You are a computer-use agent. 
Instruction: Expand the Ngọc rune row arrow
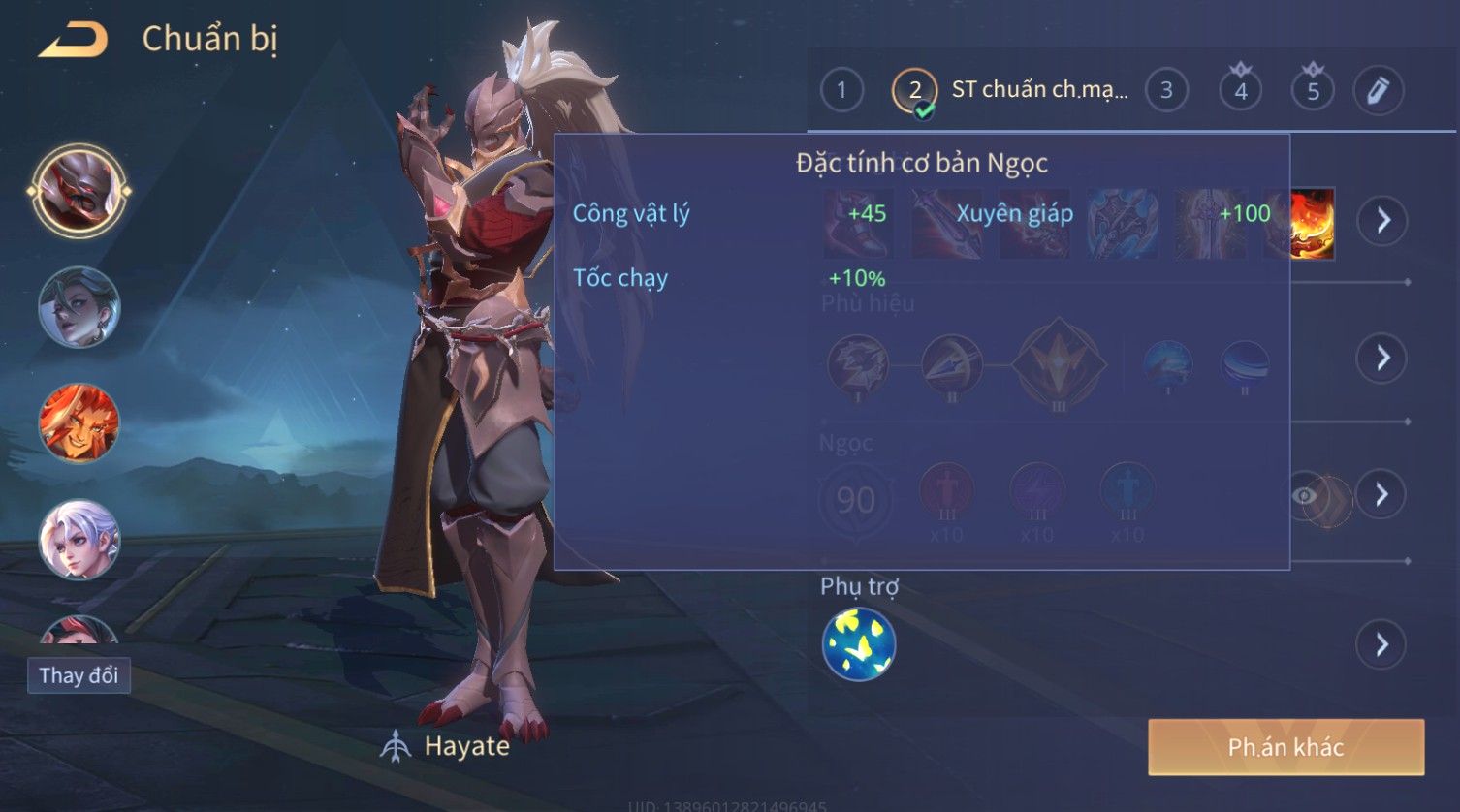[x=1382, y=495]
